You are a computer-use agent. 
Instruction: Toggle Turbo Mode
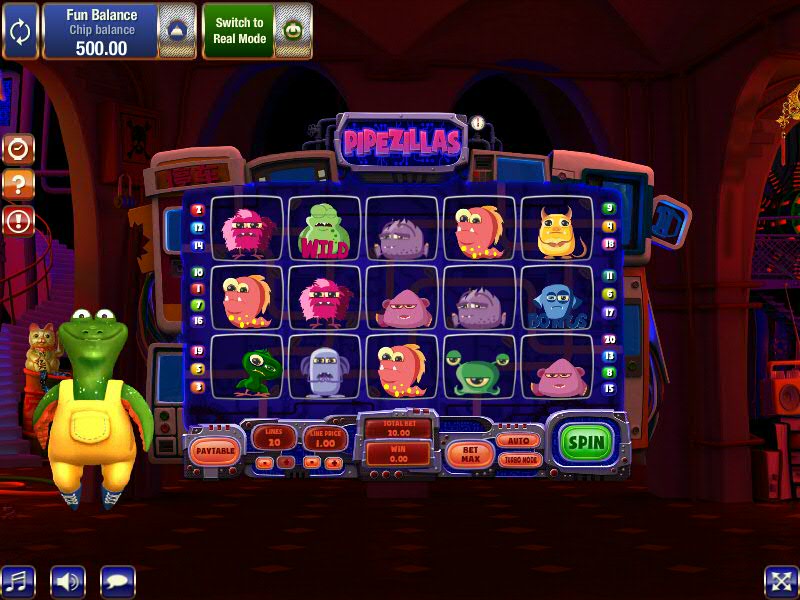(x=518, y=460)
